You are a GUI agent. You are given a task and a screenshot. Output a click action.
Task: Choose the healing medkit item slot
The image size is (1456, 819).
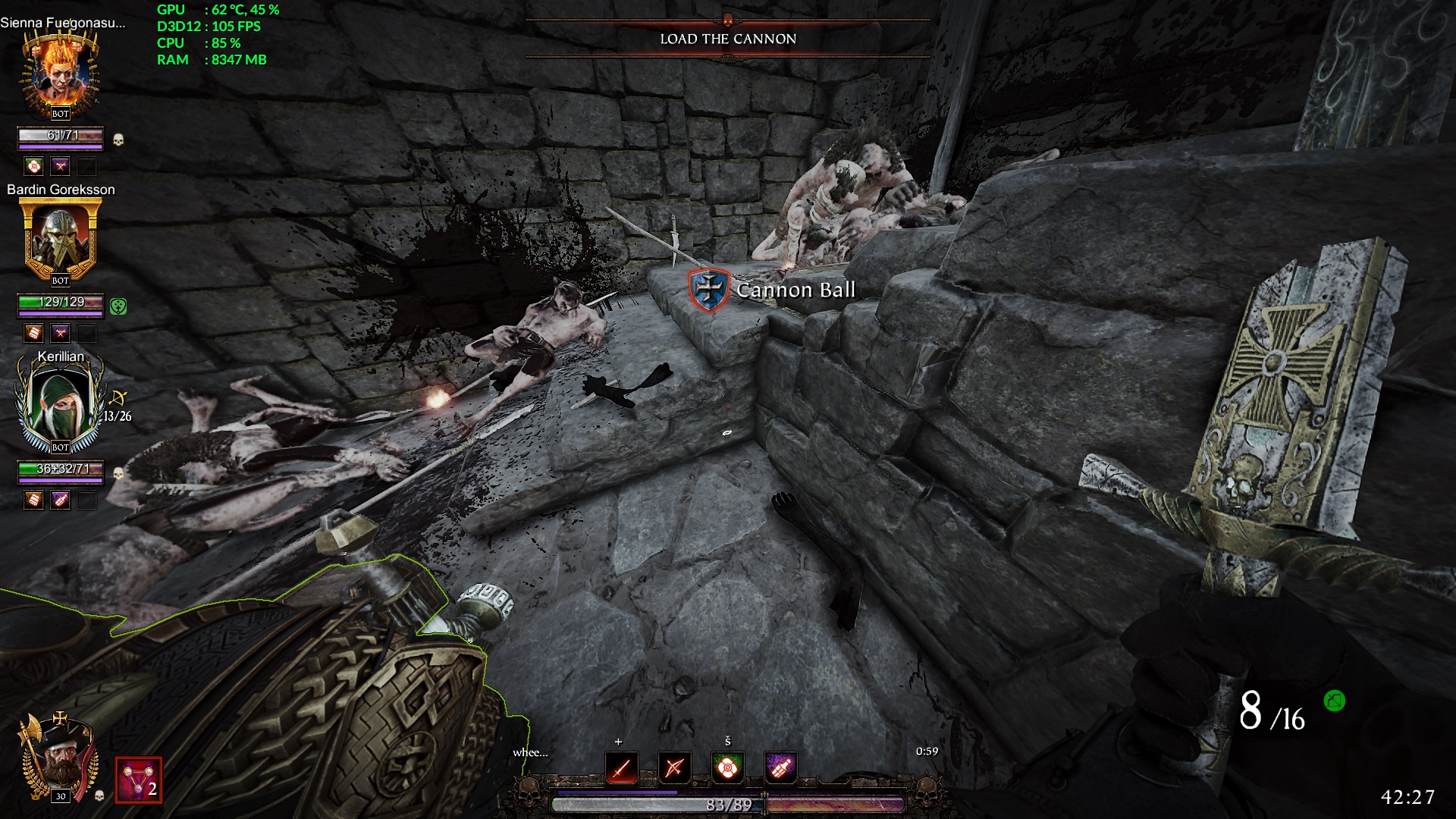[x=727, y=767]
